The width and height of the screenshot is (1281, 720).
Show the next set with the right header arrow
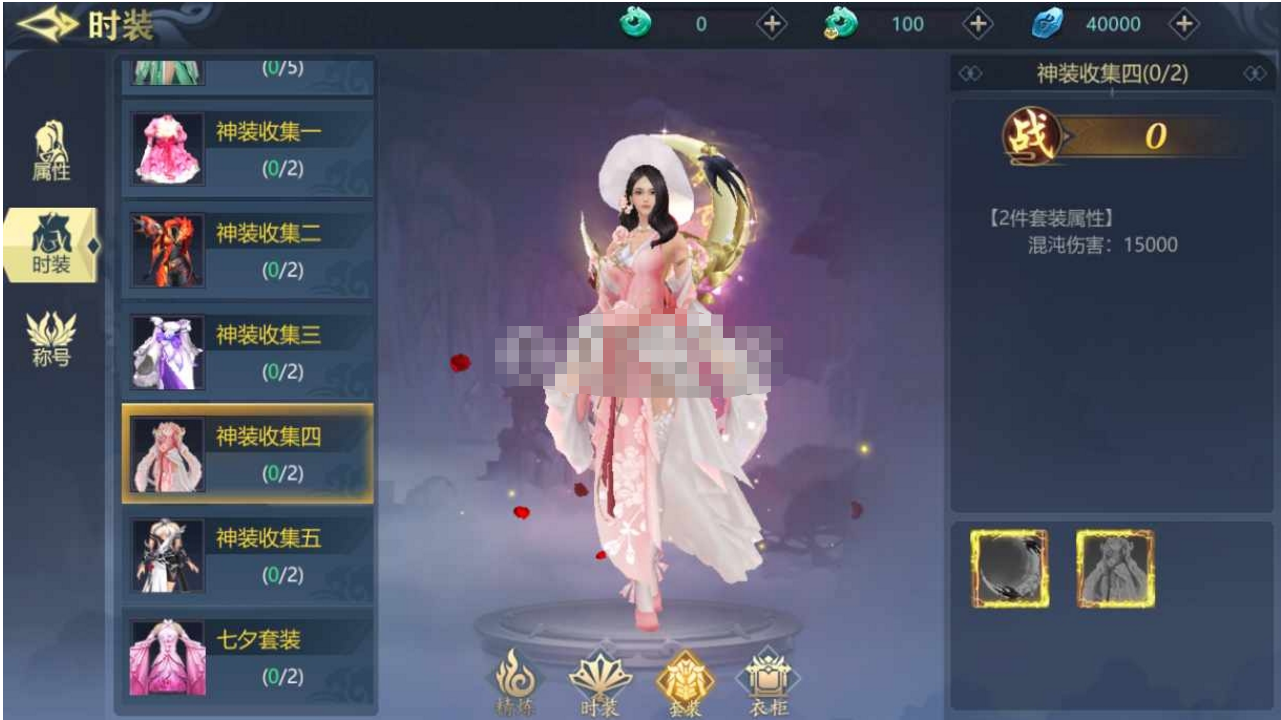click(1254, 74)
